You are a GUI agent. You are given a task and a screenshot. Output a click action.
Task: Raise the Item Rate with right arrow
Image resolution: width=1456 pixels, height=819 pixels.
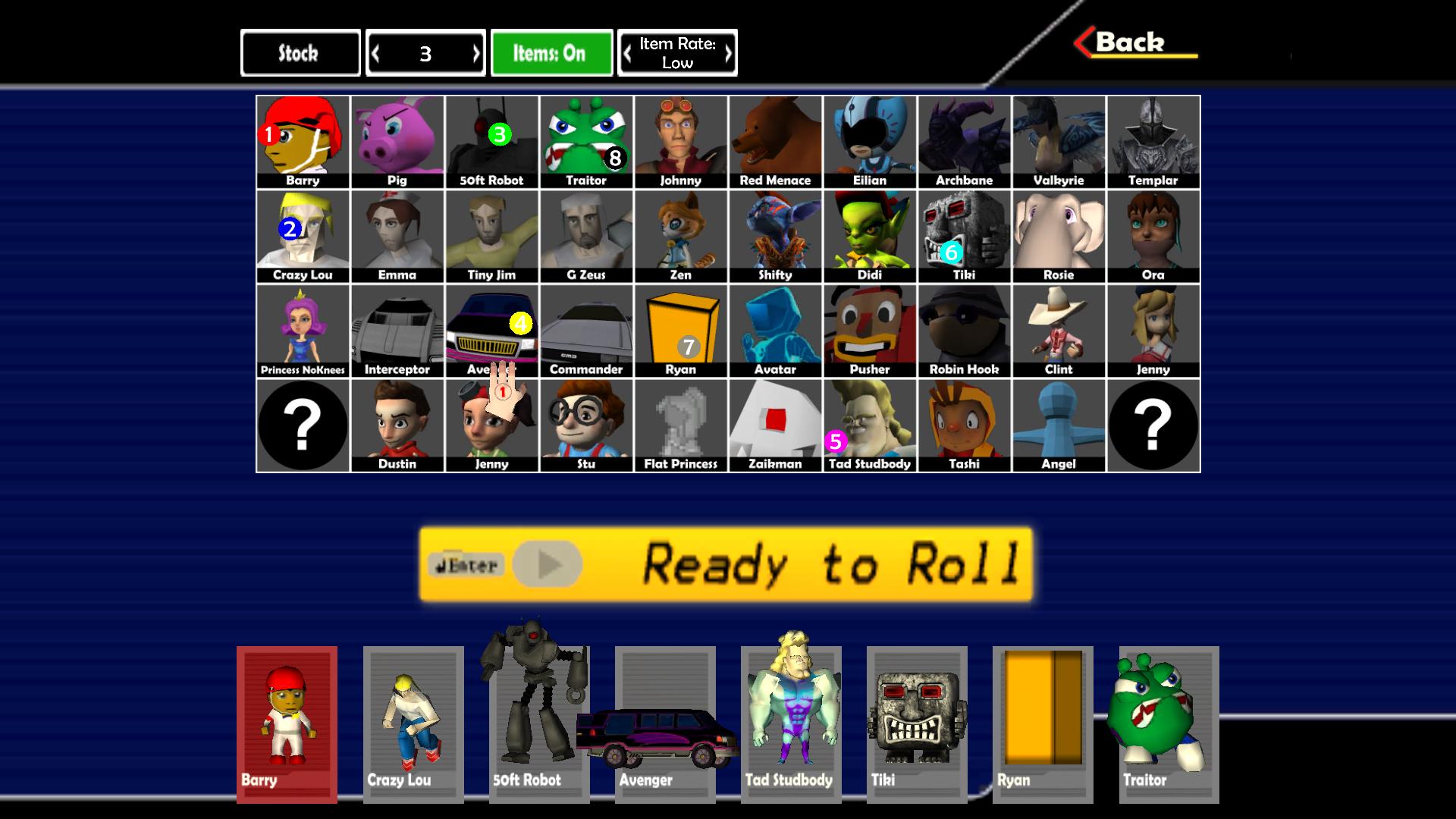coord(727,54)
